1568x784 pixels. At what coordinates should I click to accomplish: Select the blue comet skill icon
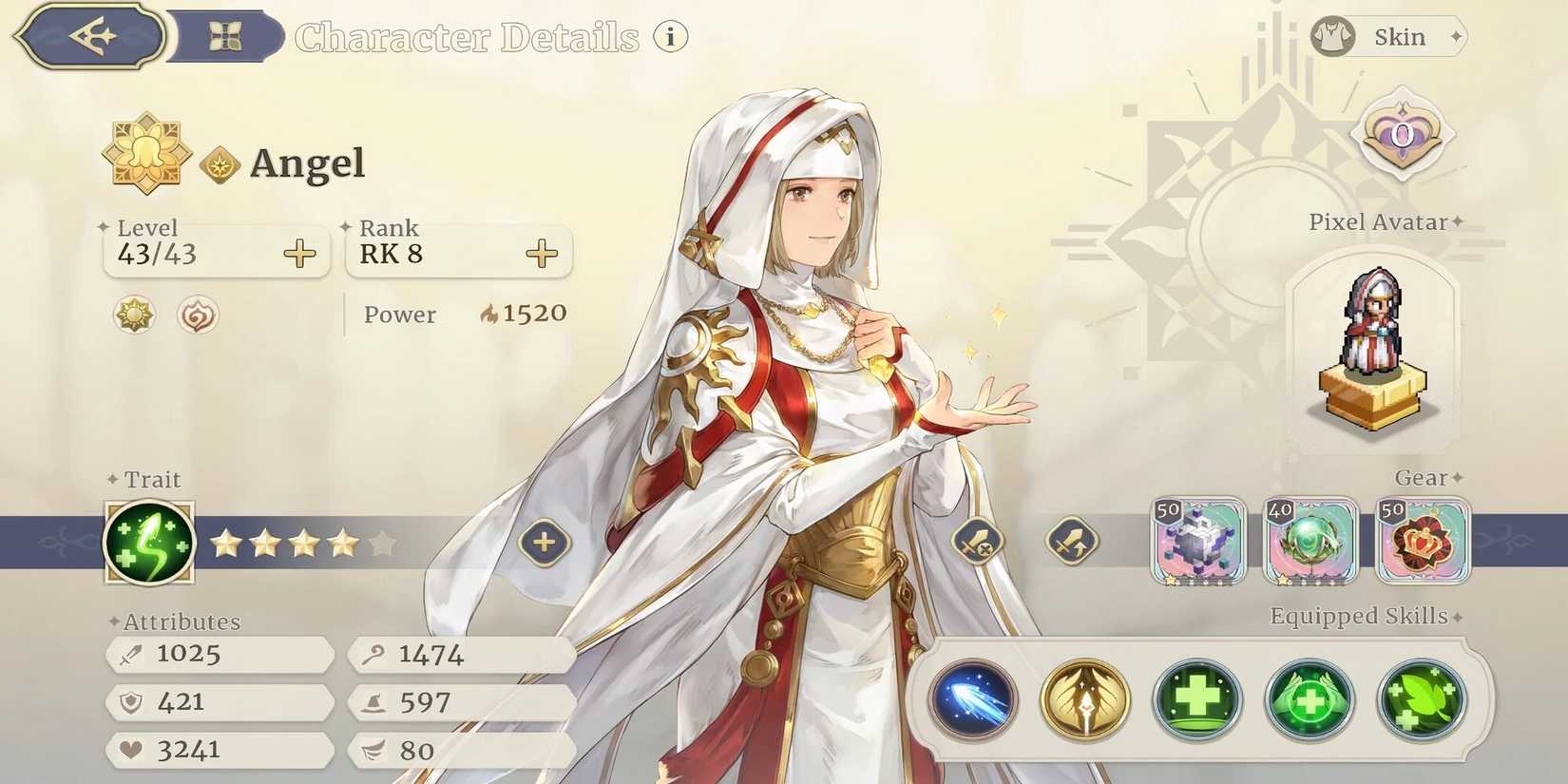pyautogui.click(x=971, y=701)
